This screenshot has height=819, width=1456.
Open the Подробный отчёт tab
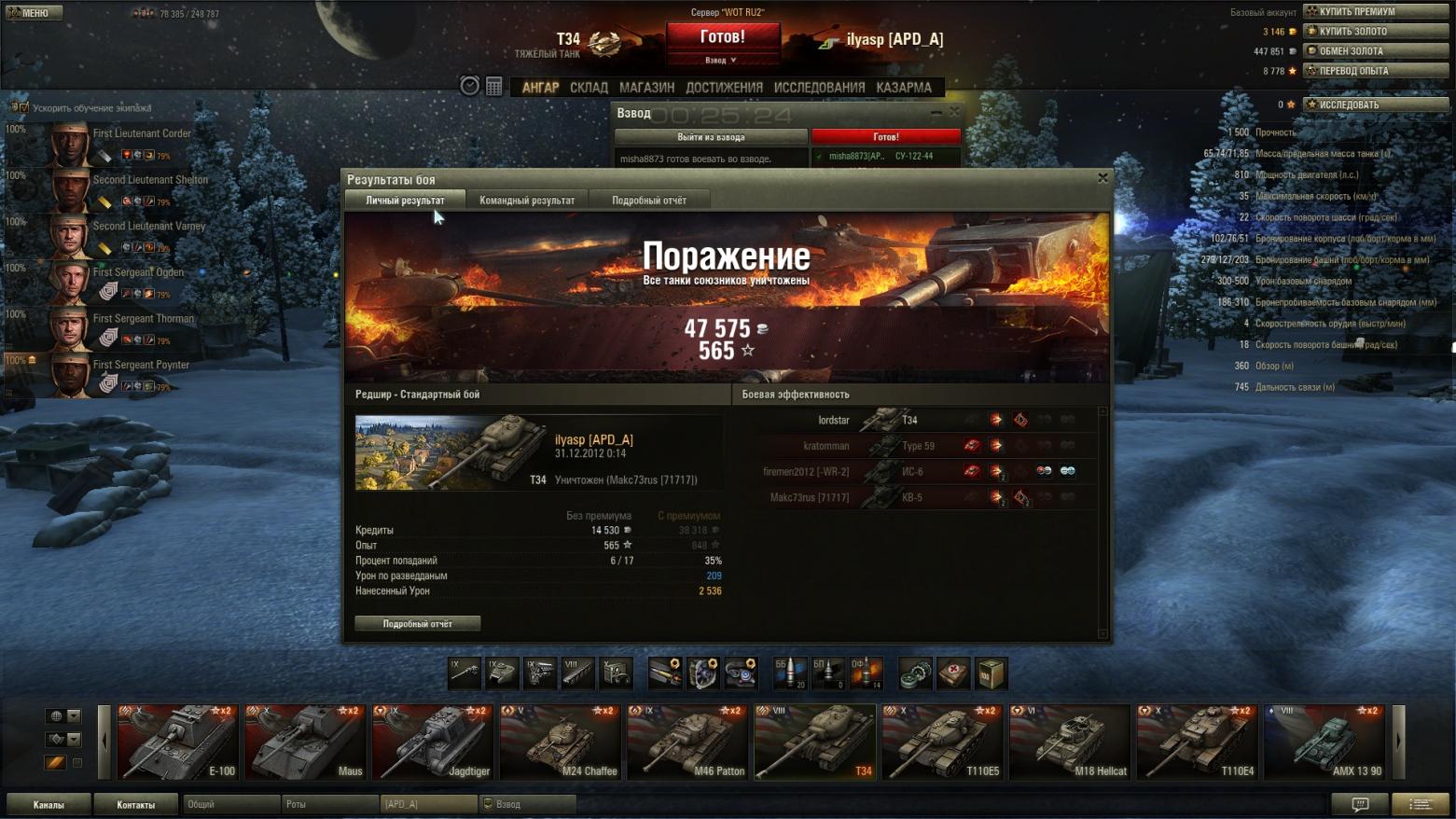(x=649, y=201)
